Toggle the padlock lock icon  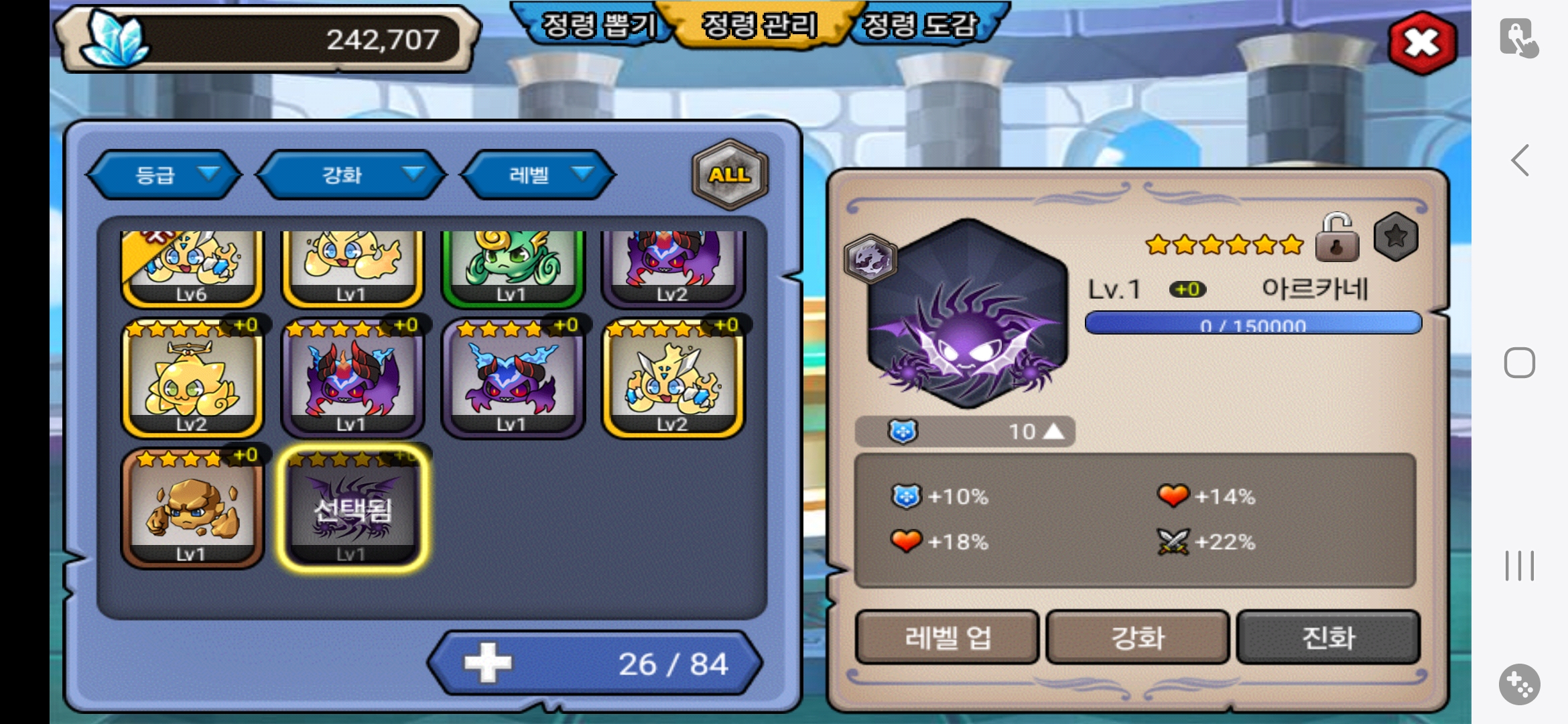(x=1337, y=238)
